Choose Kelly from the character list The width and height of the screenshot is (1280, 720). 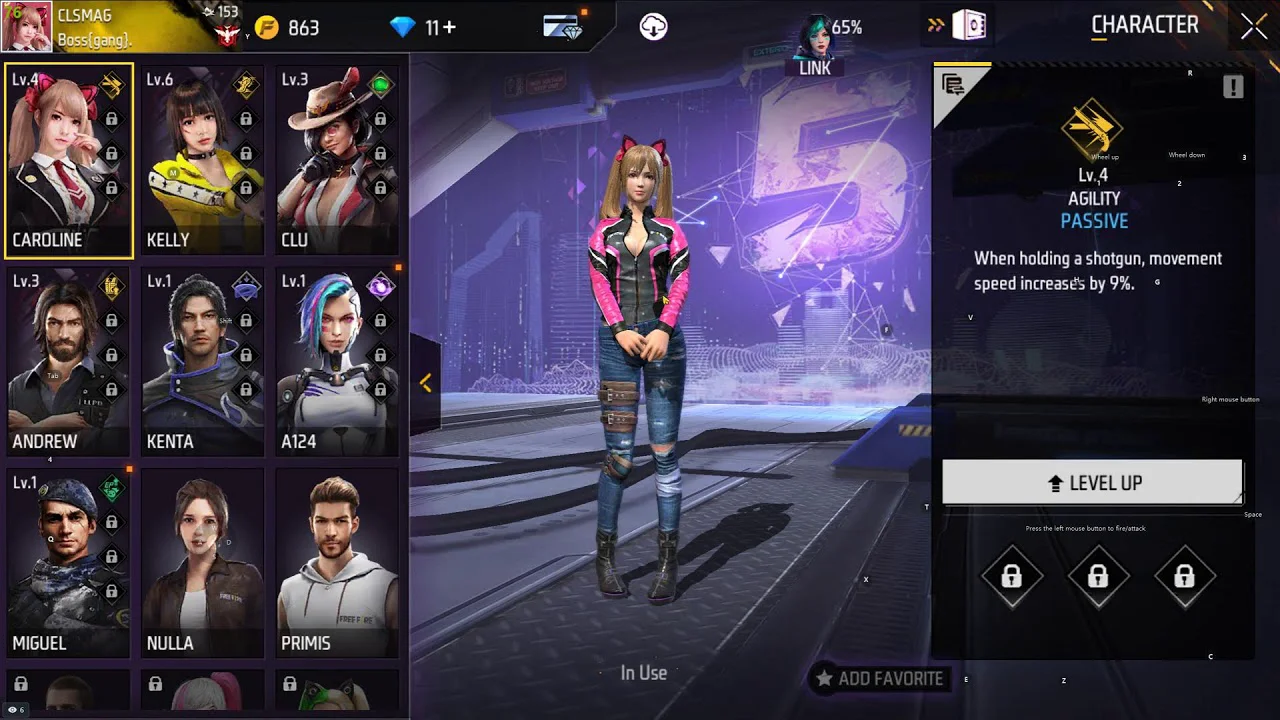tap(202, 160)
